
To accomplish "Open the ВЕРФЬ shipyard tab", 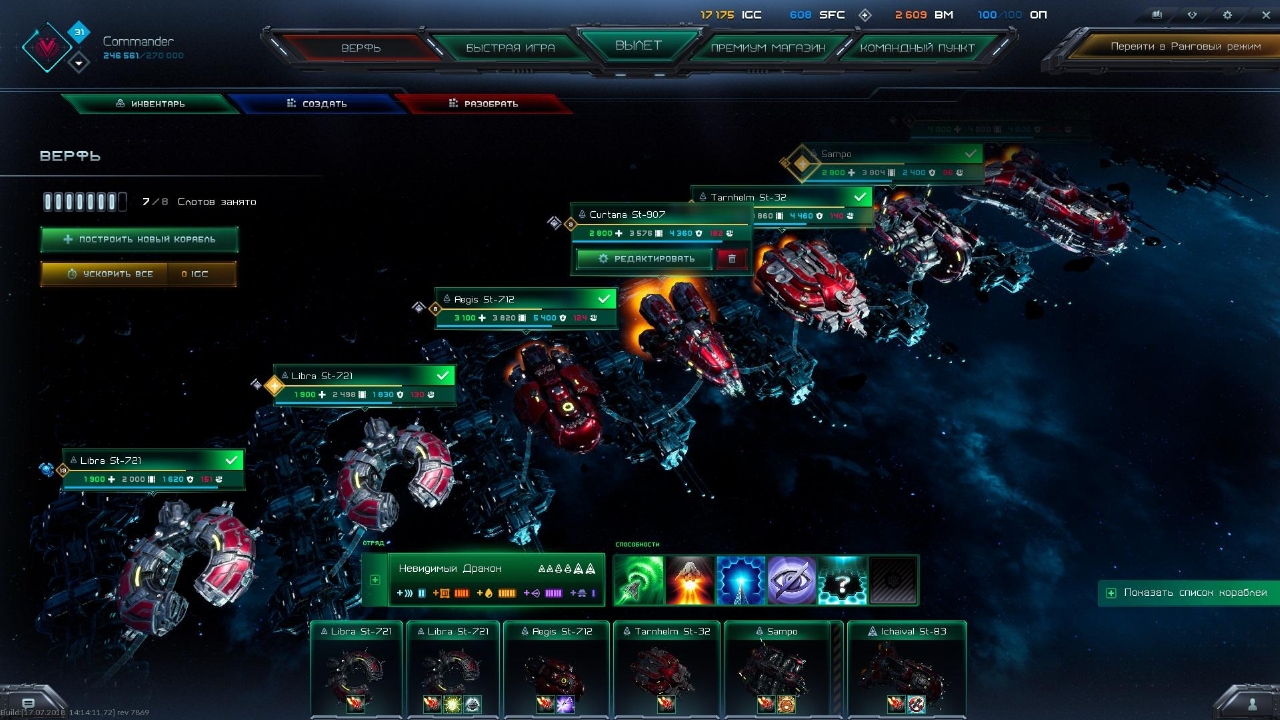I will click(x=362, y=48).
